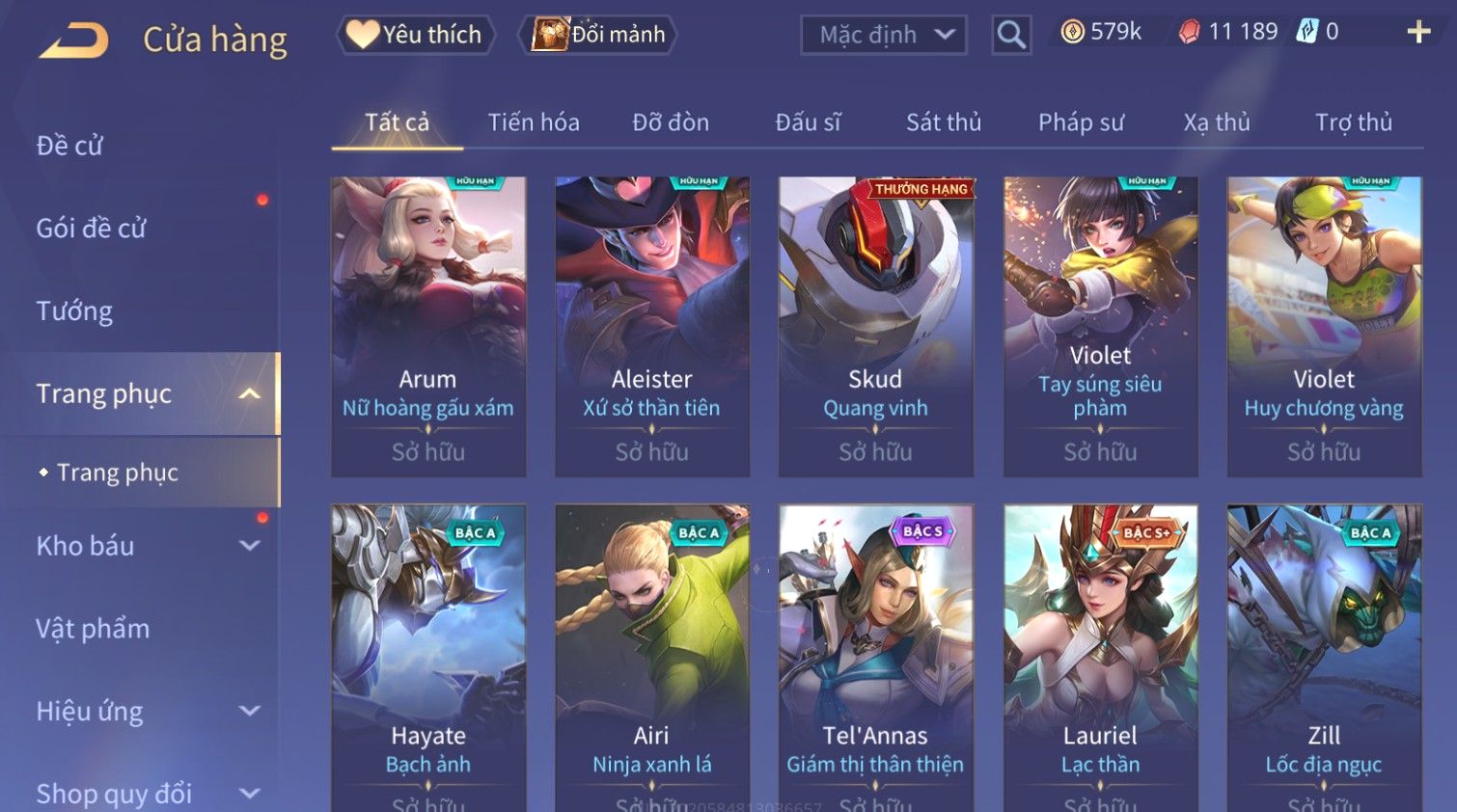This screenshot has height=812, width=1457.
Task: Open the Tướng heroes section
Action: pos(74,311)
